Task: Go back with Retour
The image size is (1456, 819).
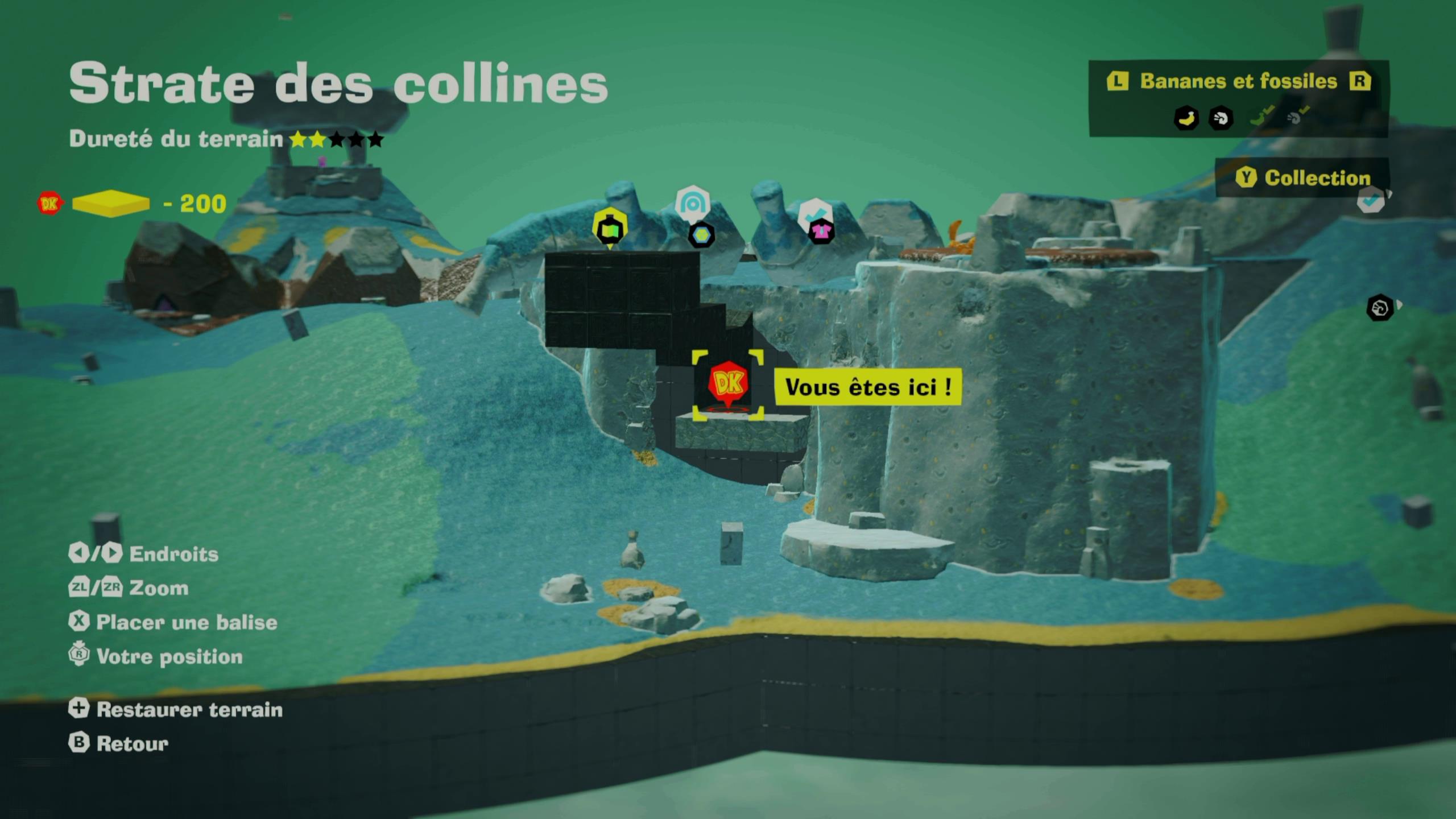Action: (x=119, y=743)
